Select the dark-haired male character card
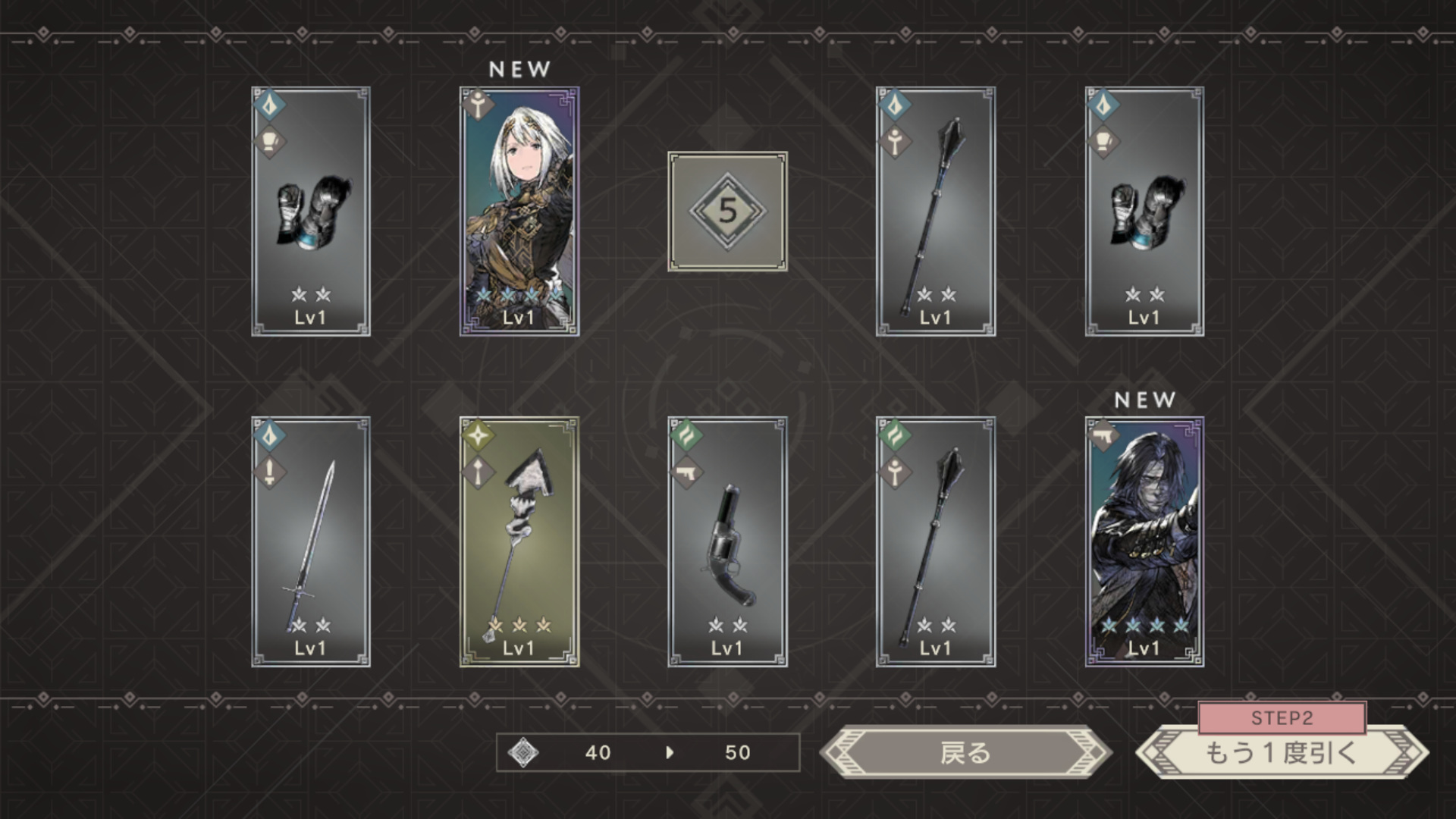Image resolution: width=1456 pixels, height=819 pixels. 1144,541
